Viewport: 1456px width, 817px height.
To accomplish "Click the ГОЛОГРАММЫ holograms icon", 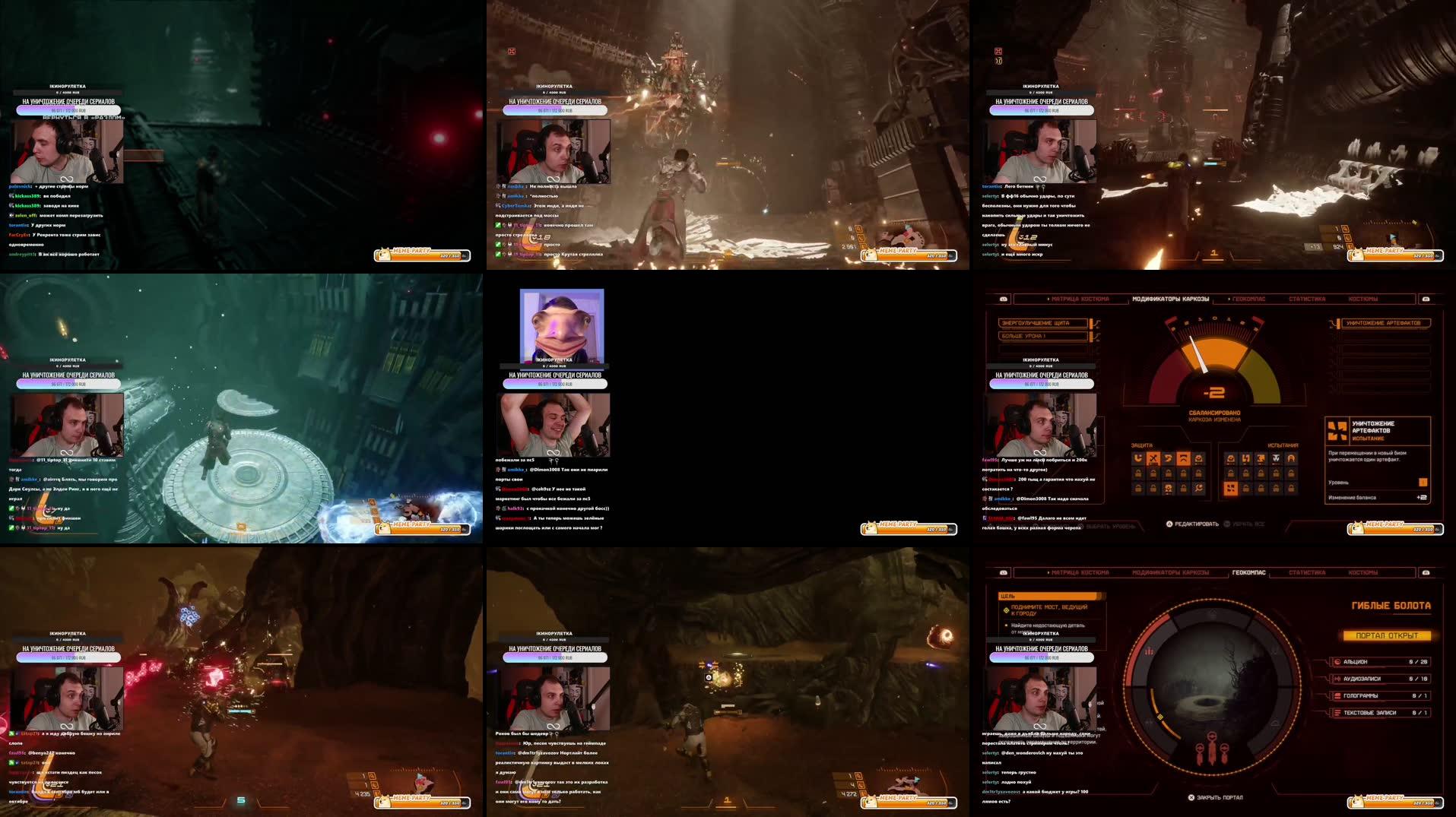I will coord(1338,695).
